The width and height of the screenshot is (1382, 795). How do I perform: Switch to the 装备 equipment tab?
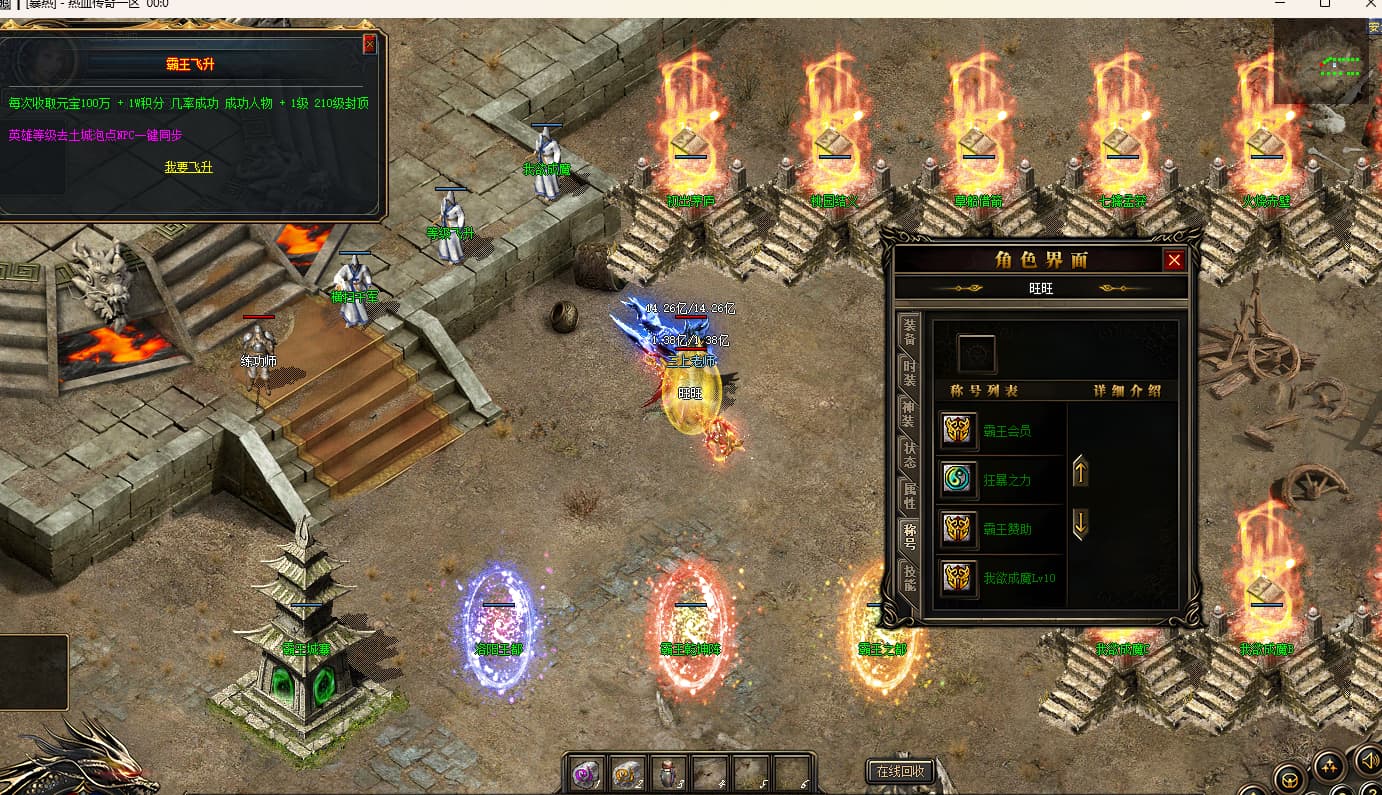point(909,330)
